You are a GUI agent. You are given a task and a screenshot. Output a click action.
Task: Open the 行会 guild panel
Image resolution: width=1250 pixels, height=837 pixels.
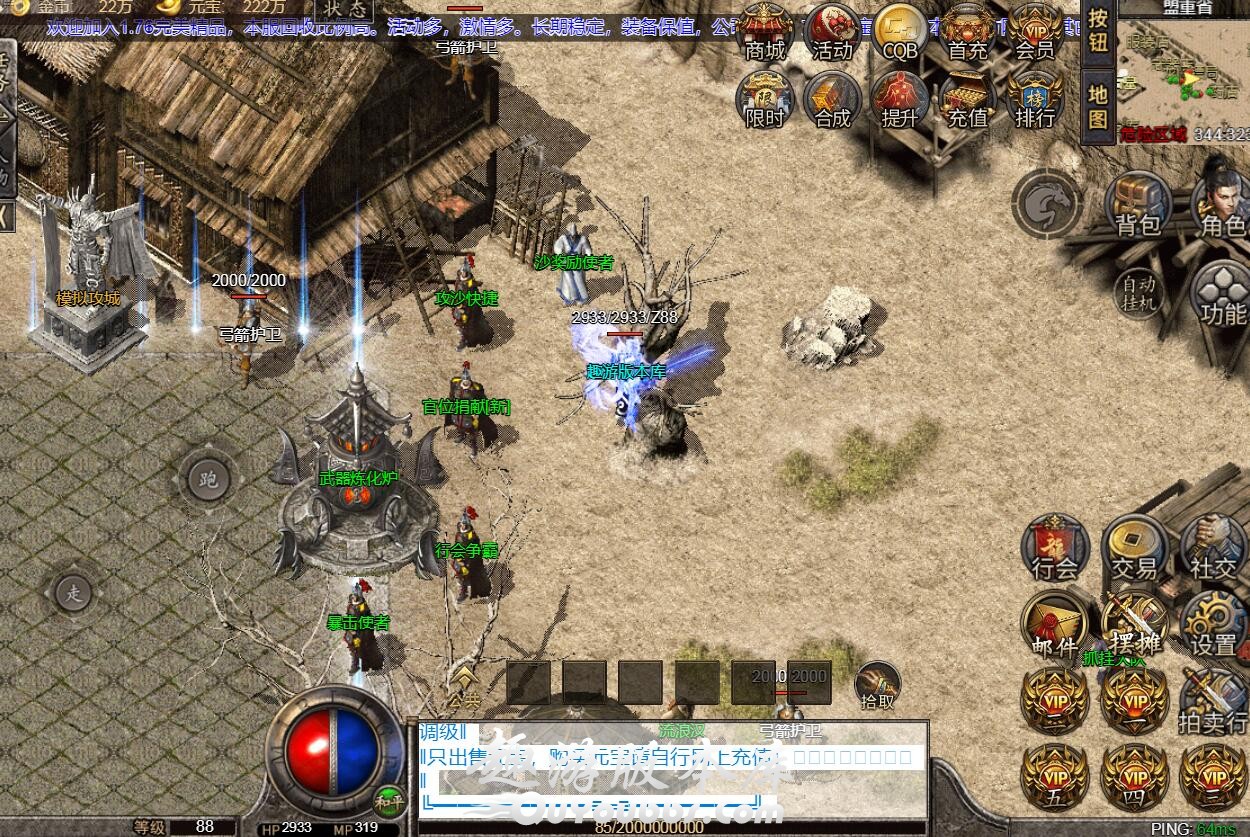coord(1054,548)
